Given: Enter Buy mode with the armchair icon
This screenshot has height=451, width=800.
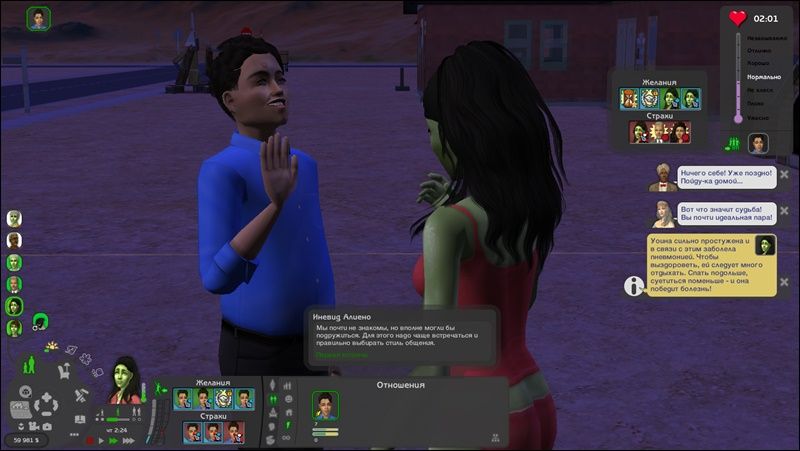Looking at the screenshot, I should [x=64, y=371].
